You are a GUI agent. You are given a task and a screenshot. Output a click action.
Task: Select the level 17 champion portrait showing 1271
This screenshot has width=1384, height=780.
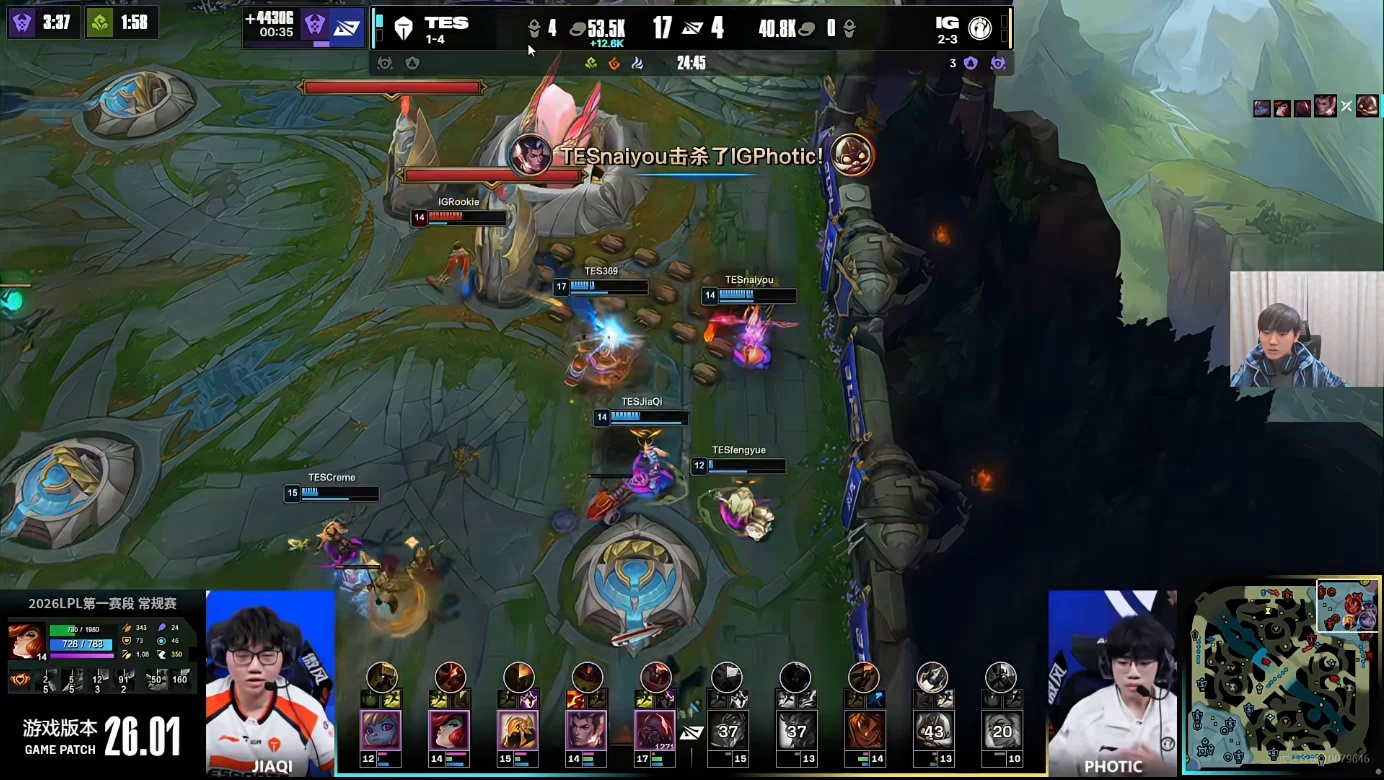click(x=655, y=730)
